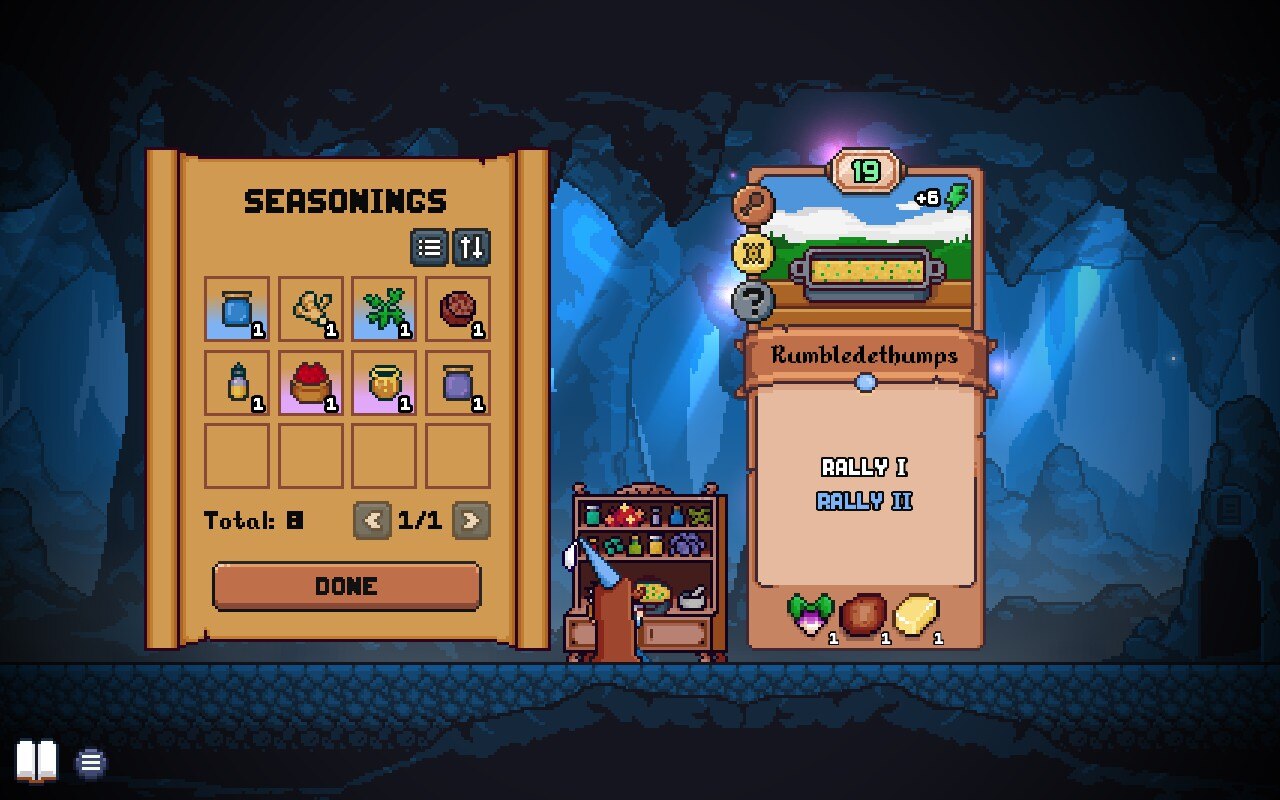Select the round brown nutmeg seasoning

(458, 309)
